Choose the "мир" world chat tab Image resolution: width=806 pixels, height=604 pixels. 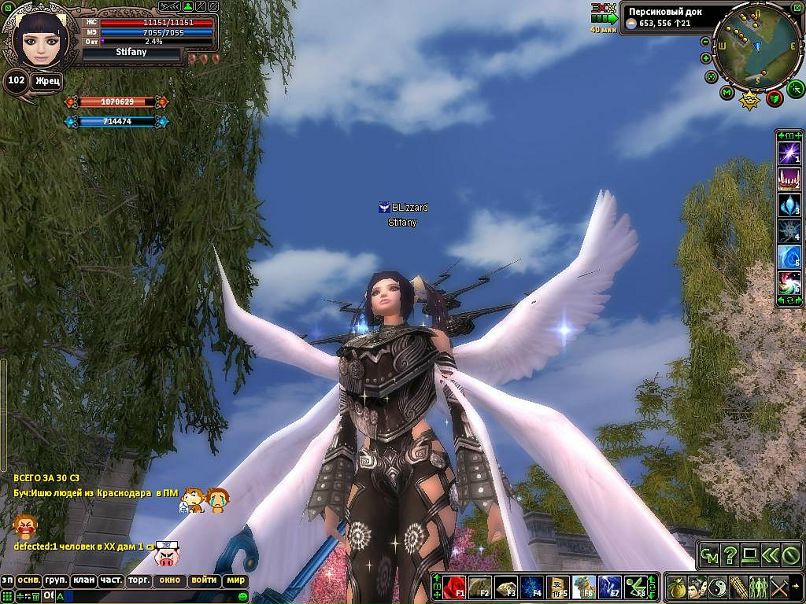[x=235, y=580]
